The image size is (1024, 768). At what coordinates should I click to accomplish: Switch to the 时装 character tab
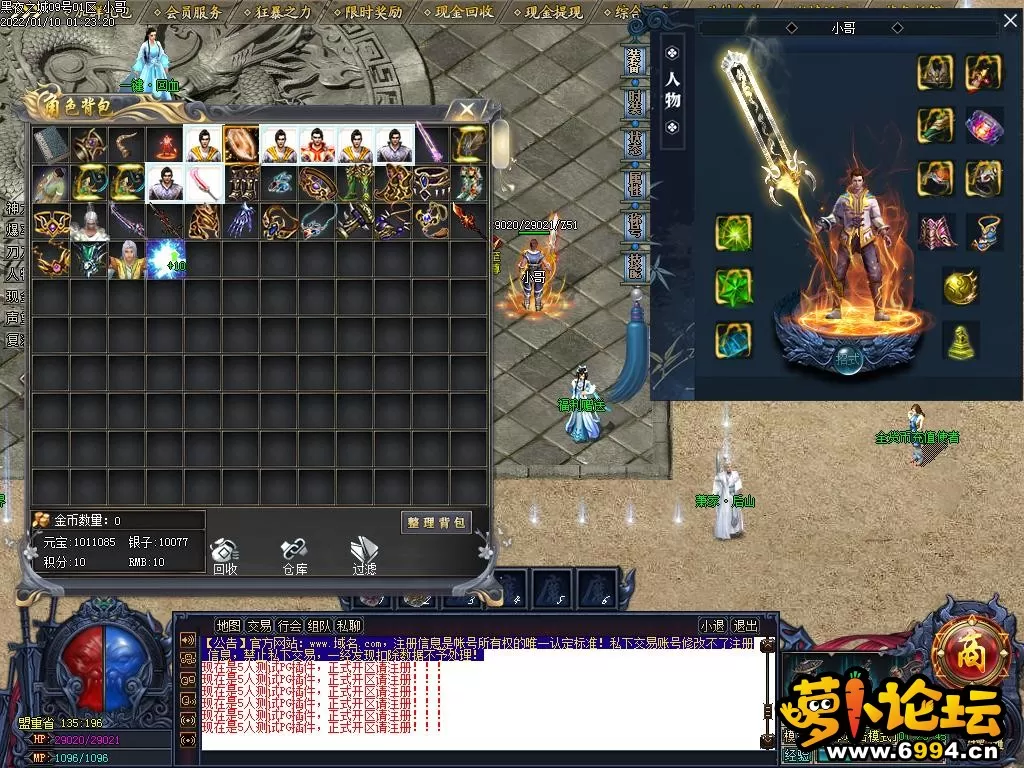(x=635, y=102)
